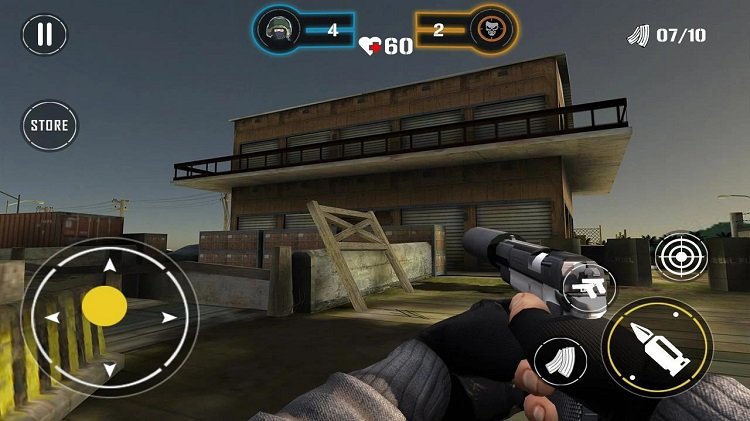Activate the crosshair aim button
This screenshot has height=421, width=750.
point(681,257)
